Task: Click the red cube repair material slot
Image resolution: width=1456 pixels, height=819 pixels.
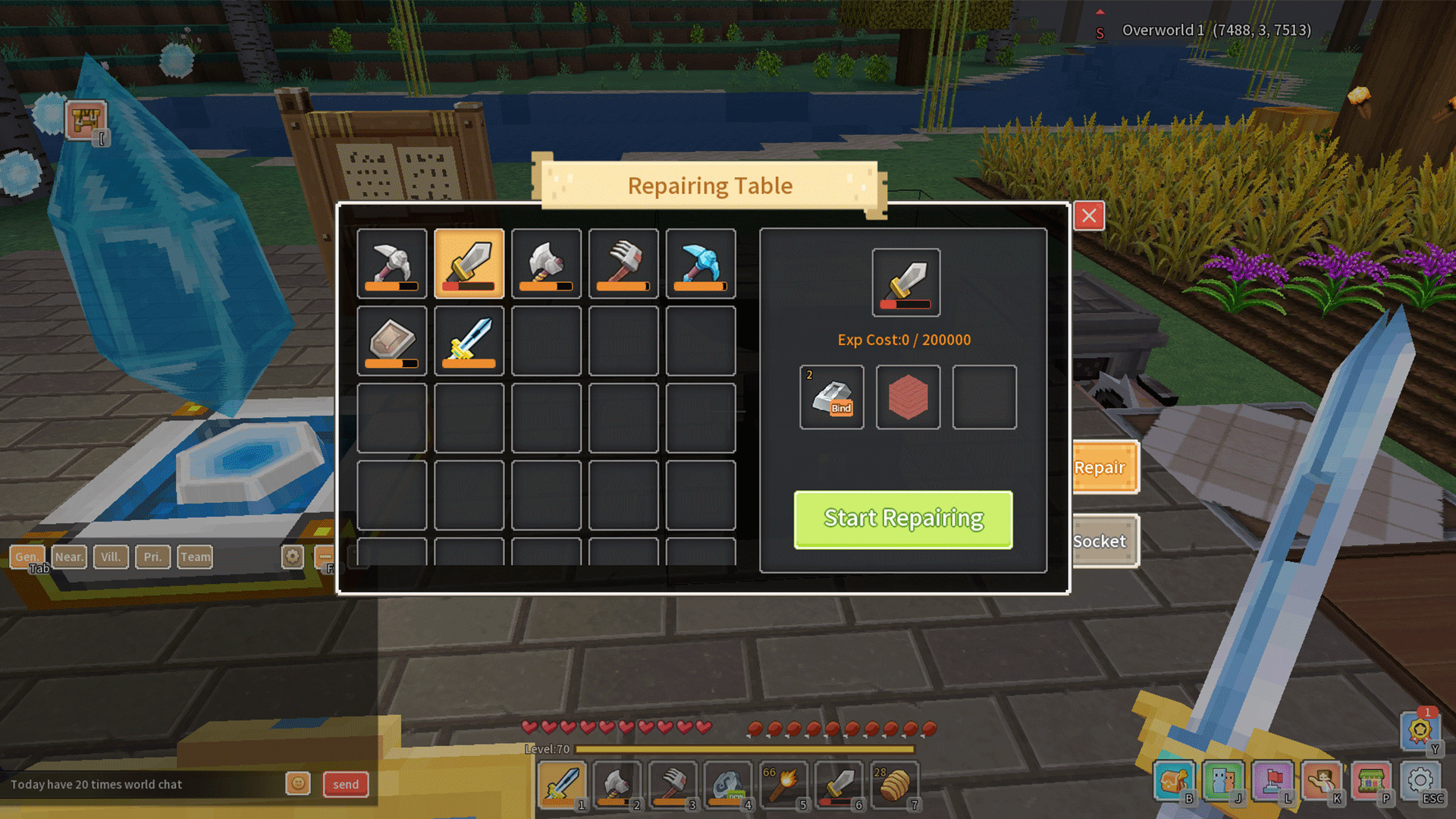Action: click(908, 397)
